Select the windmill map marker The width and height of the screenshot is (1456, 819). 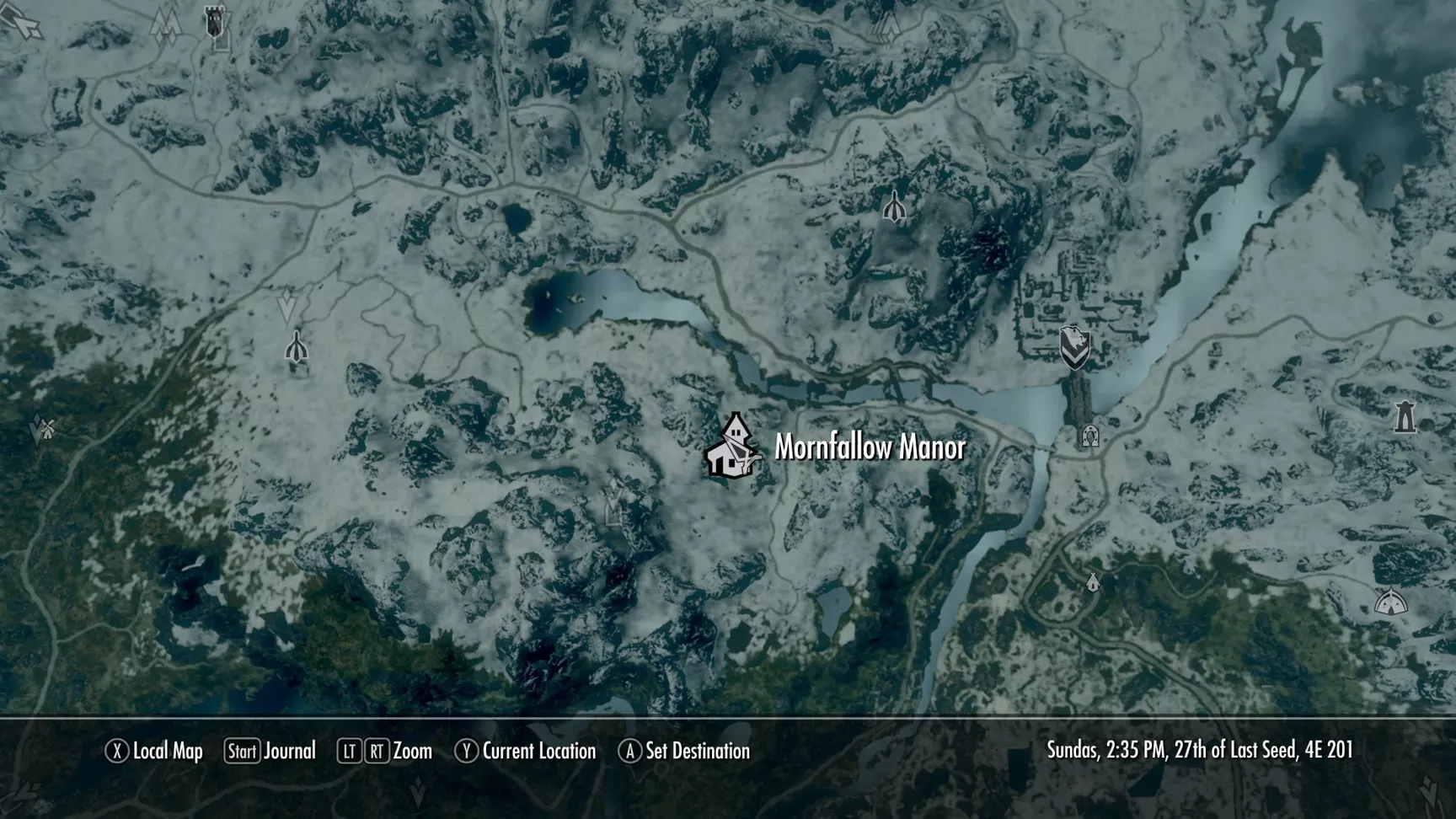point(45,428)
